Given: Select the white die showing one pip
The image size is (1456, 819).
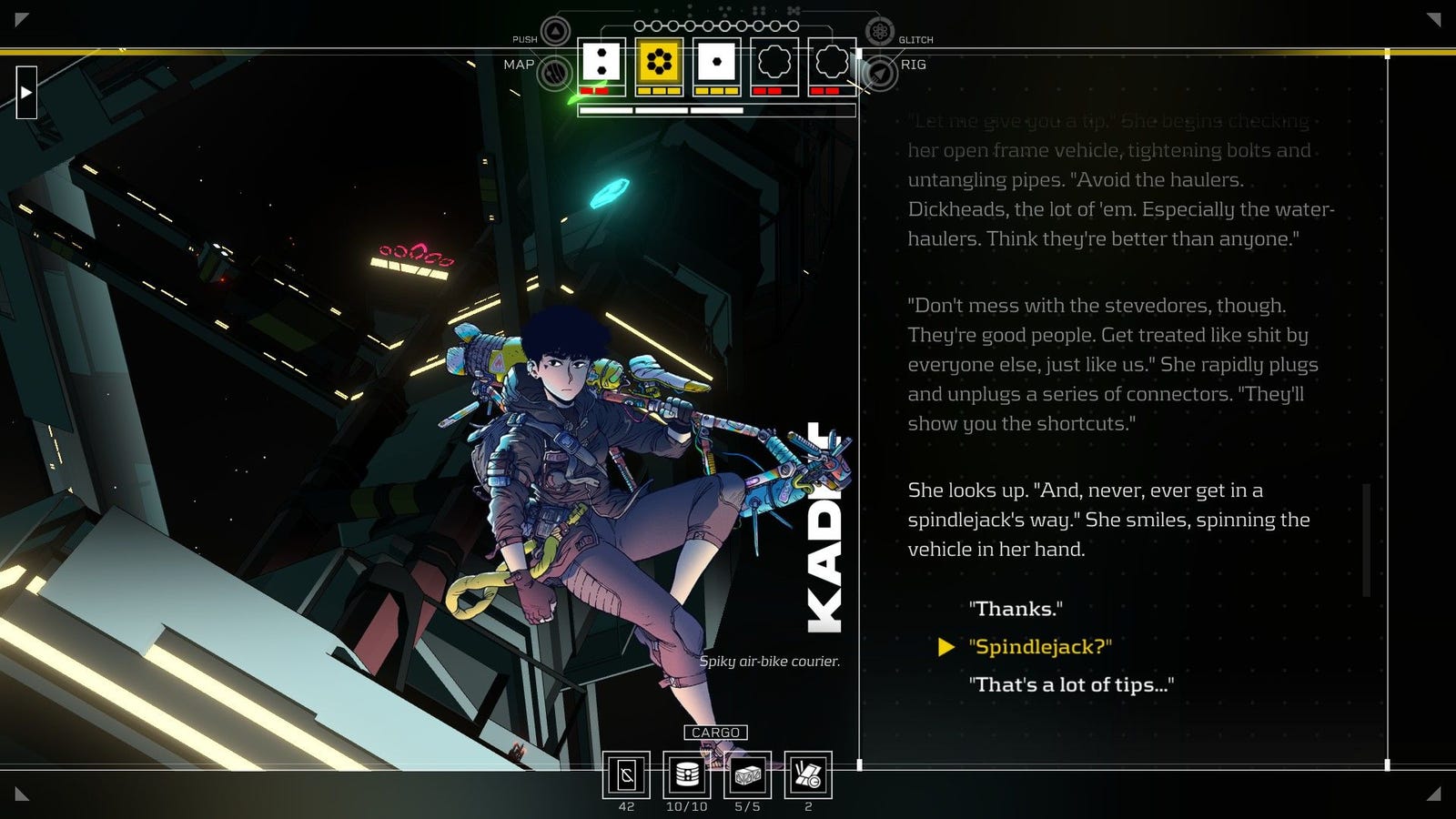Looking at the screenshot, I should 716,62.
